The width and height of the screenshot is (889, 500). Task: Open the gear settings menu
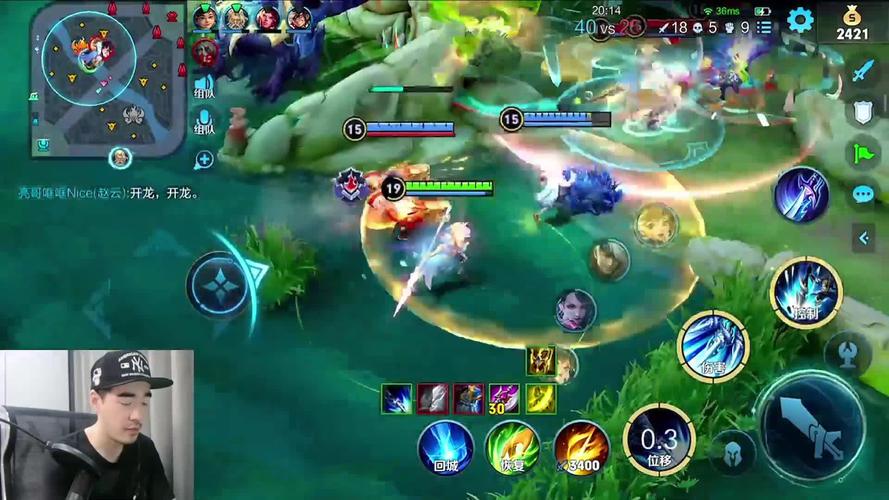(x=799, y=20)
